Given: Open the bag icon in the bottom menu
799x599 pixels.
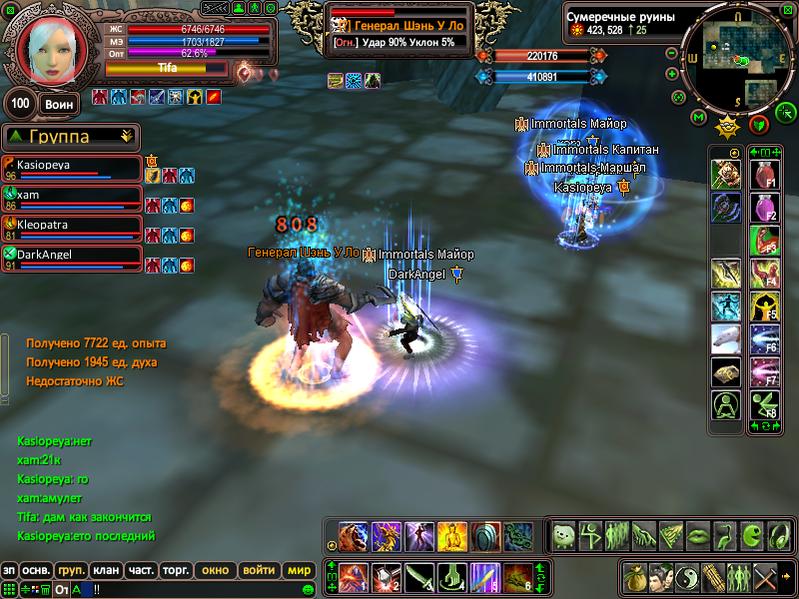Looking at the screenshot, I should click(635, 577).
